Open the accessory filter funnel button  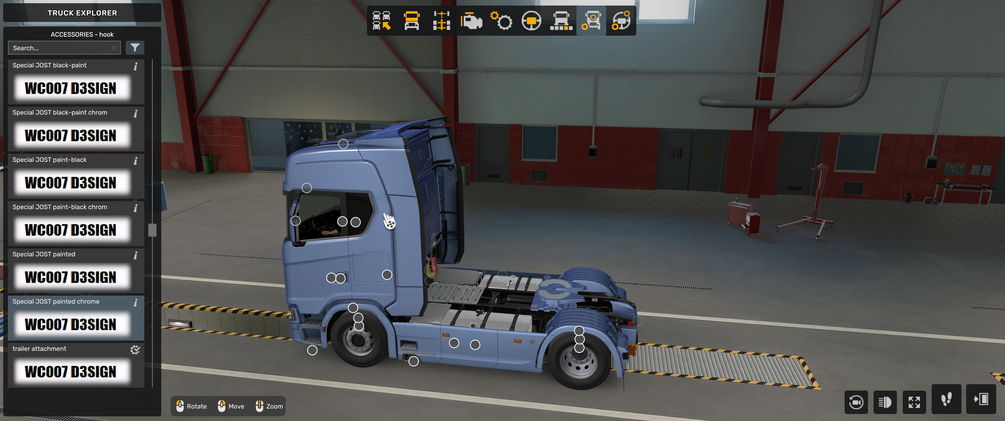(x=135, y=48)
